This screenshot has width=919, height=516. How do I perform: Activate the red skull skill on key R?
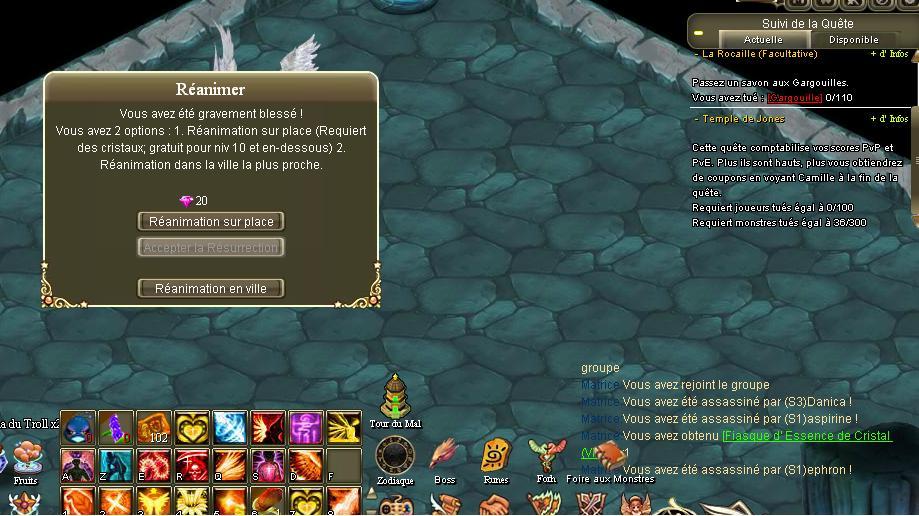pos(192,466)
